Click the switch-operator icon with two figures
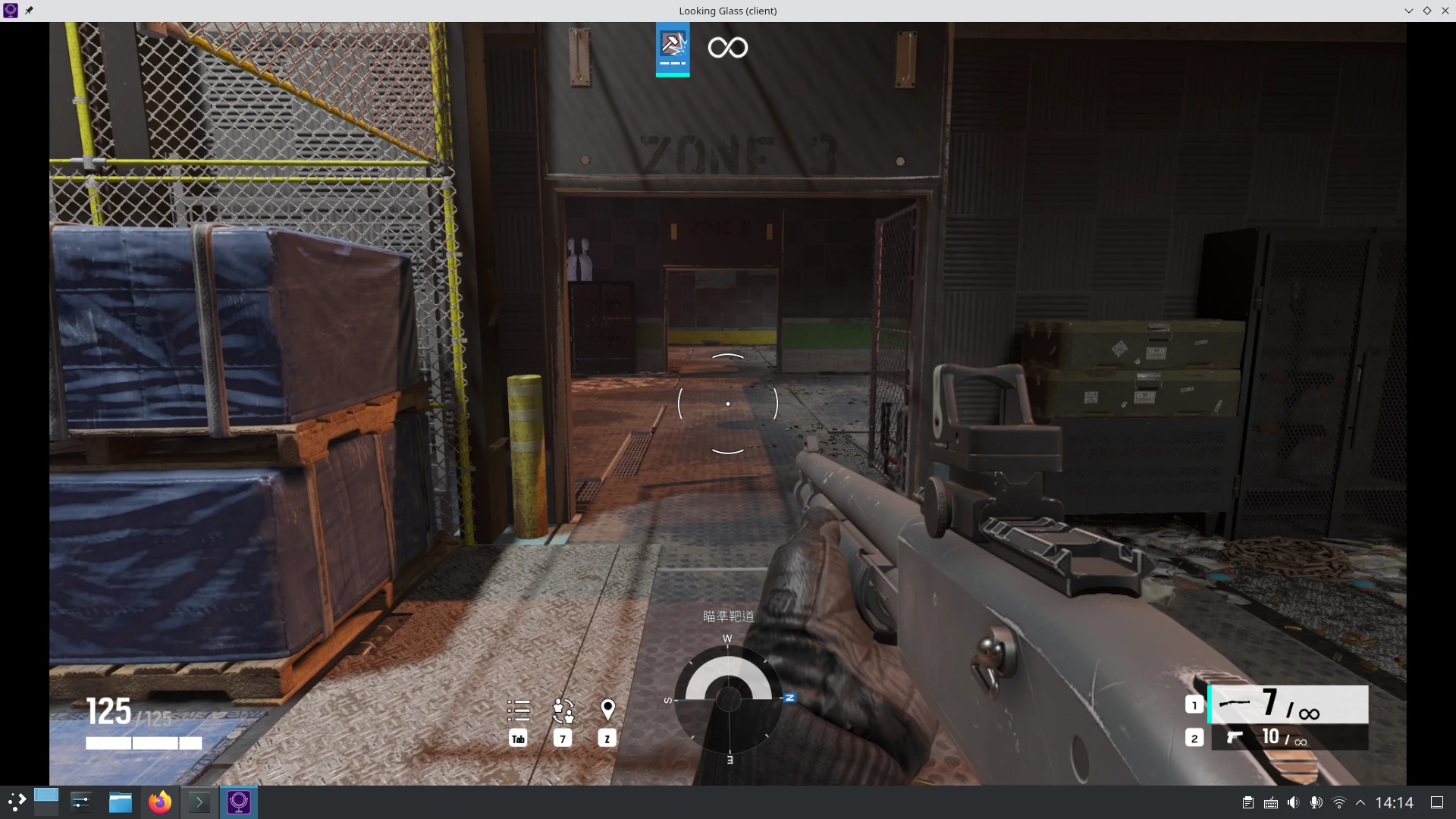The width and height of the screenshot is (1456, 819). click(x=563, y=711)
